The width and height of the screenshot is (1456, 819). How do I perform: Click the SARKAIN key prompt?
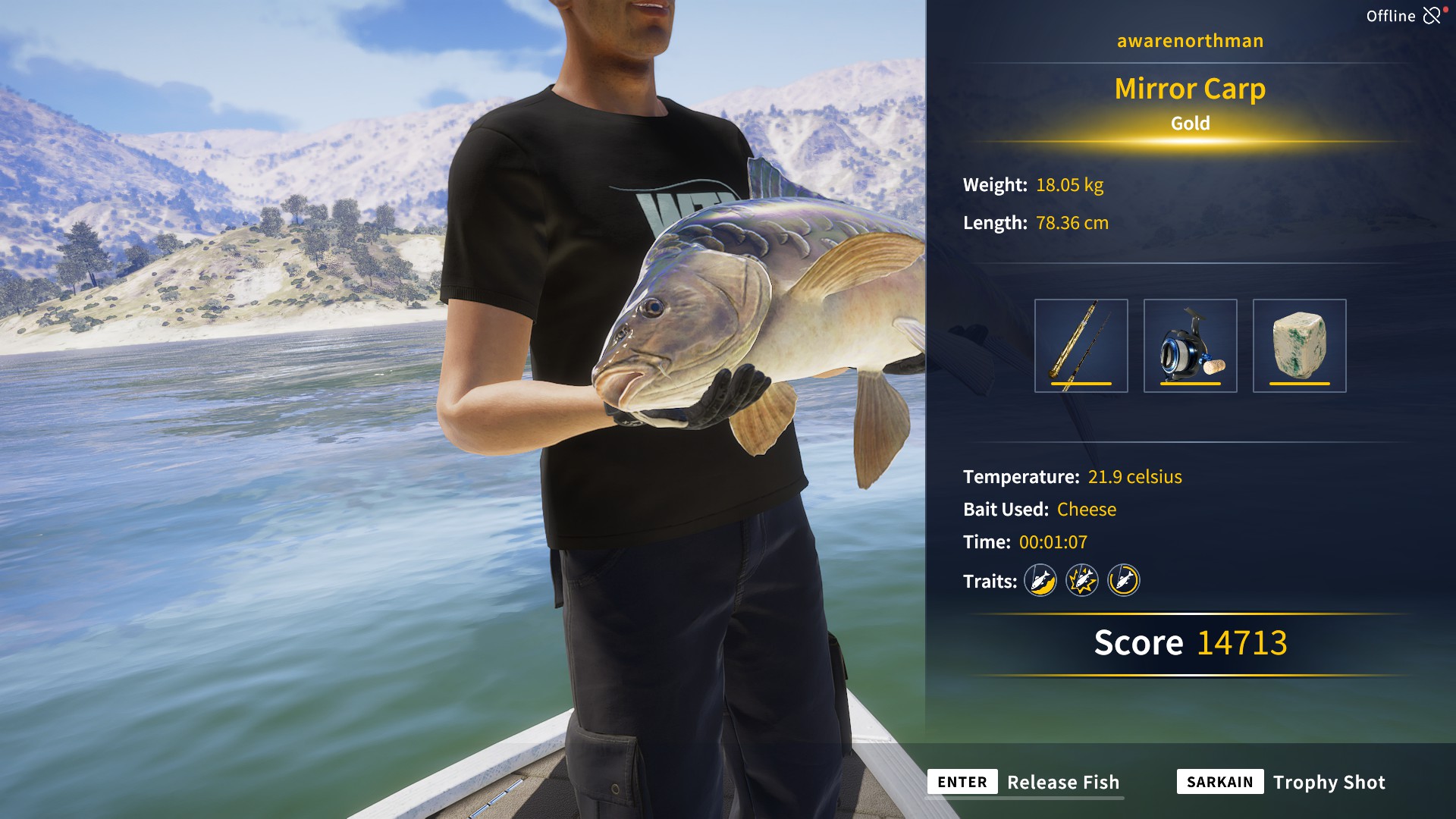click(x=1222, y=782)
